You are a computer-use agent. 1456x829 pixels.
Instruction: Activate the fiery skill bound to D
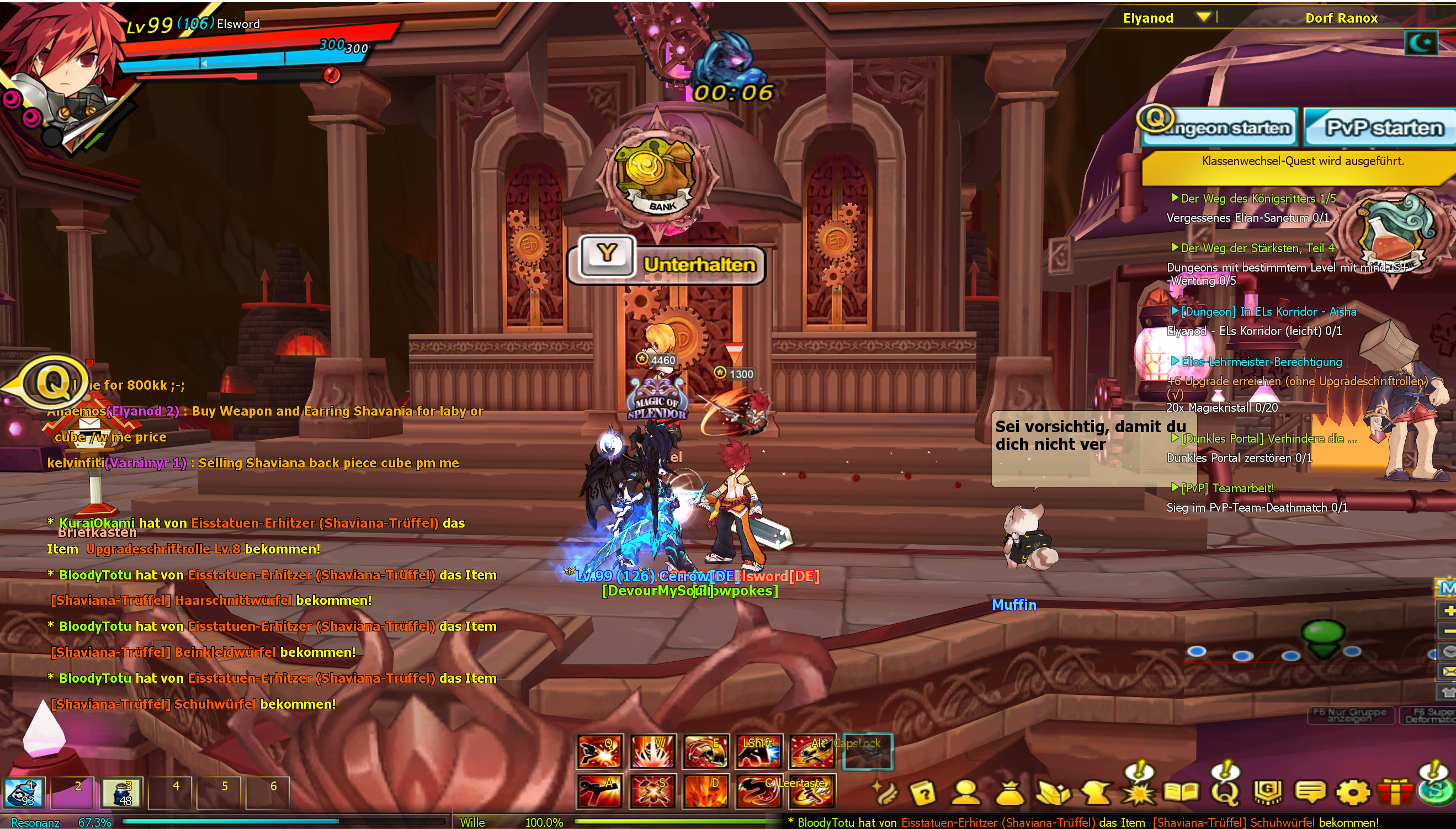(x=705, y=791)
